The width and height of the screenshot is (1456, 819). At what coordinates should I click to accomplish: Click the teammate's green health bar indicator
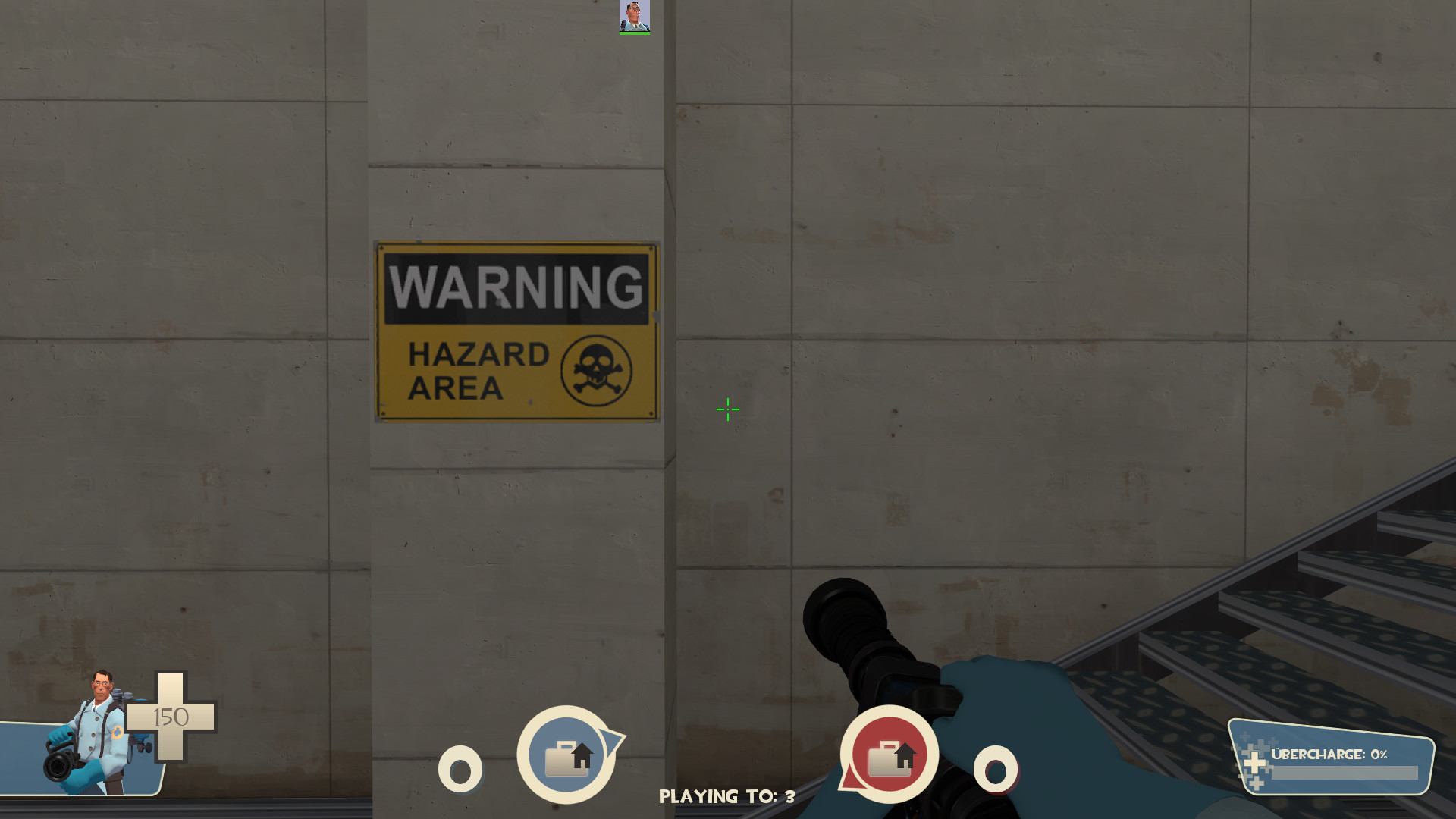point(635,32)
